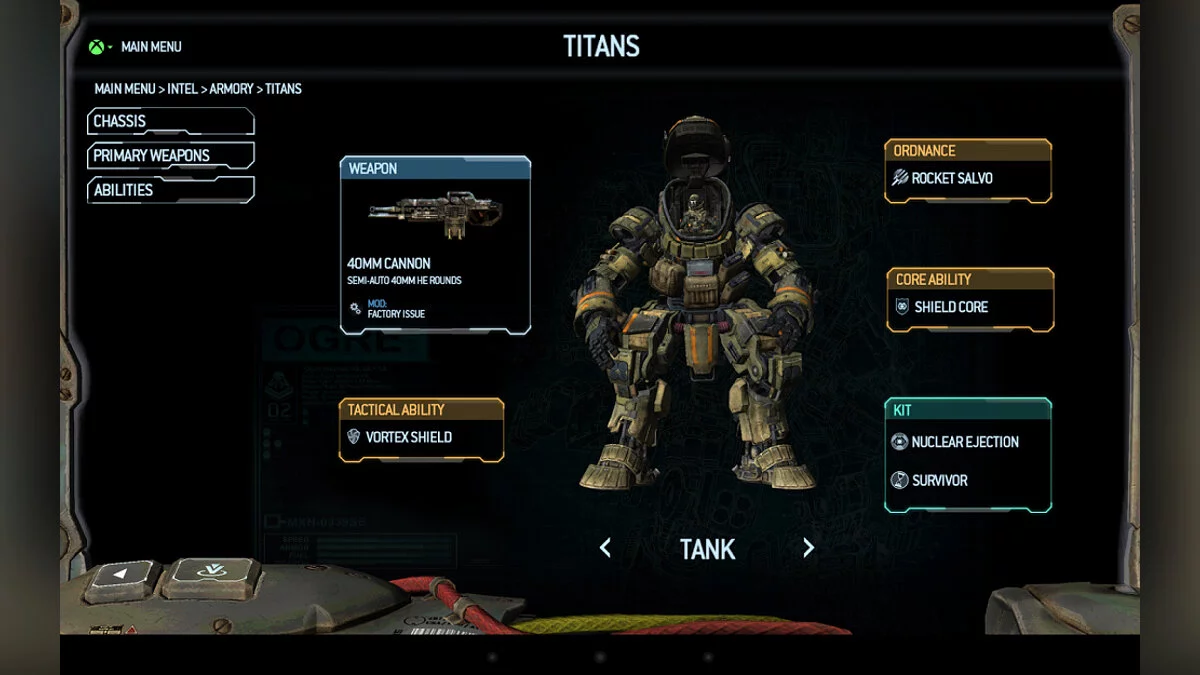Viewport: 1200px width, 675px height.
Task: Open the Main Menu dropdown at top left
Action: [x=137, y=47]
